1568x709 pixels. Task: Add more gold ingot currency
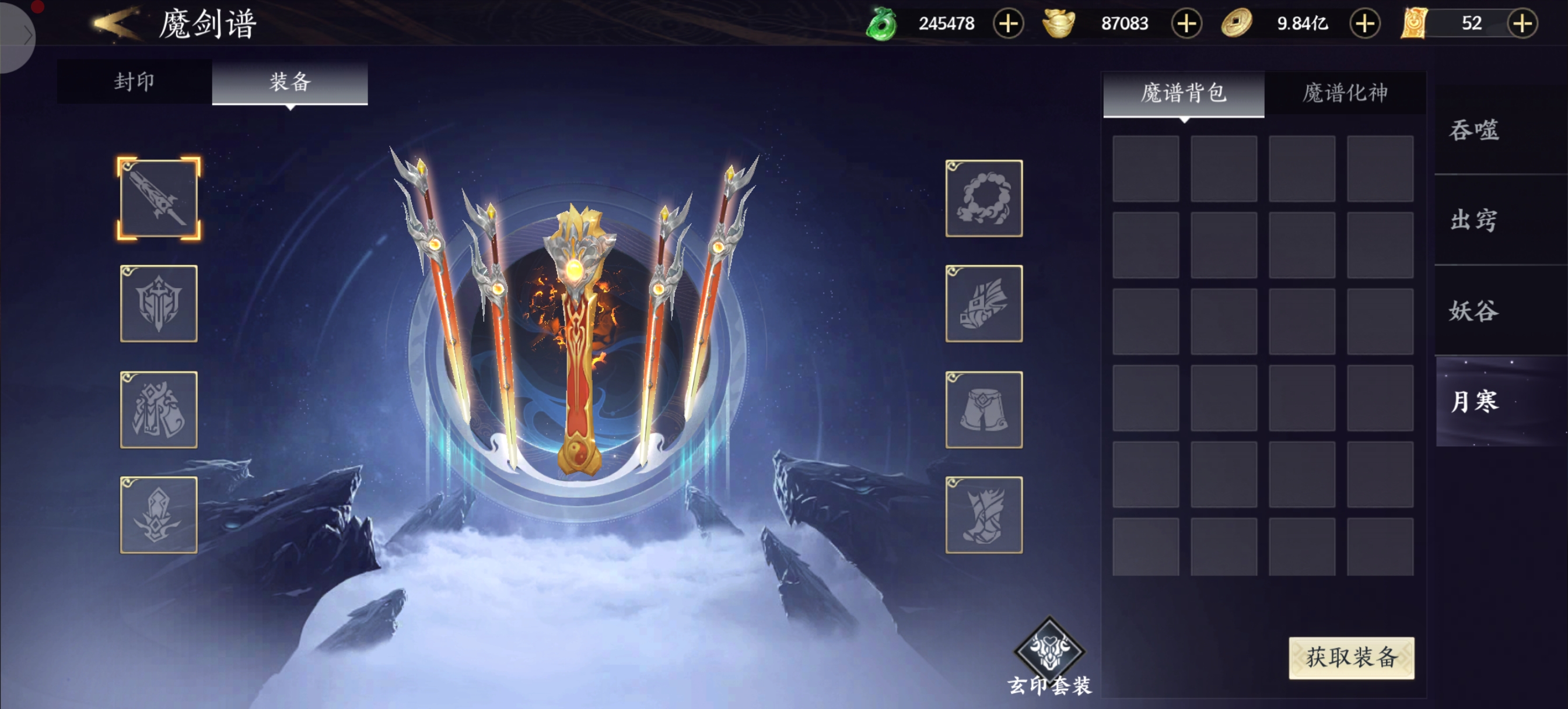[x=1186, y=24]
